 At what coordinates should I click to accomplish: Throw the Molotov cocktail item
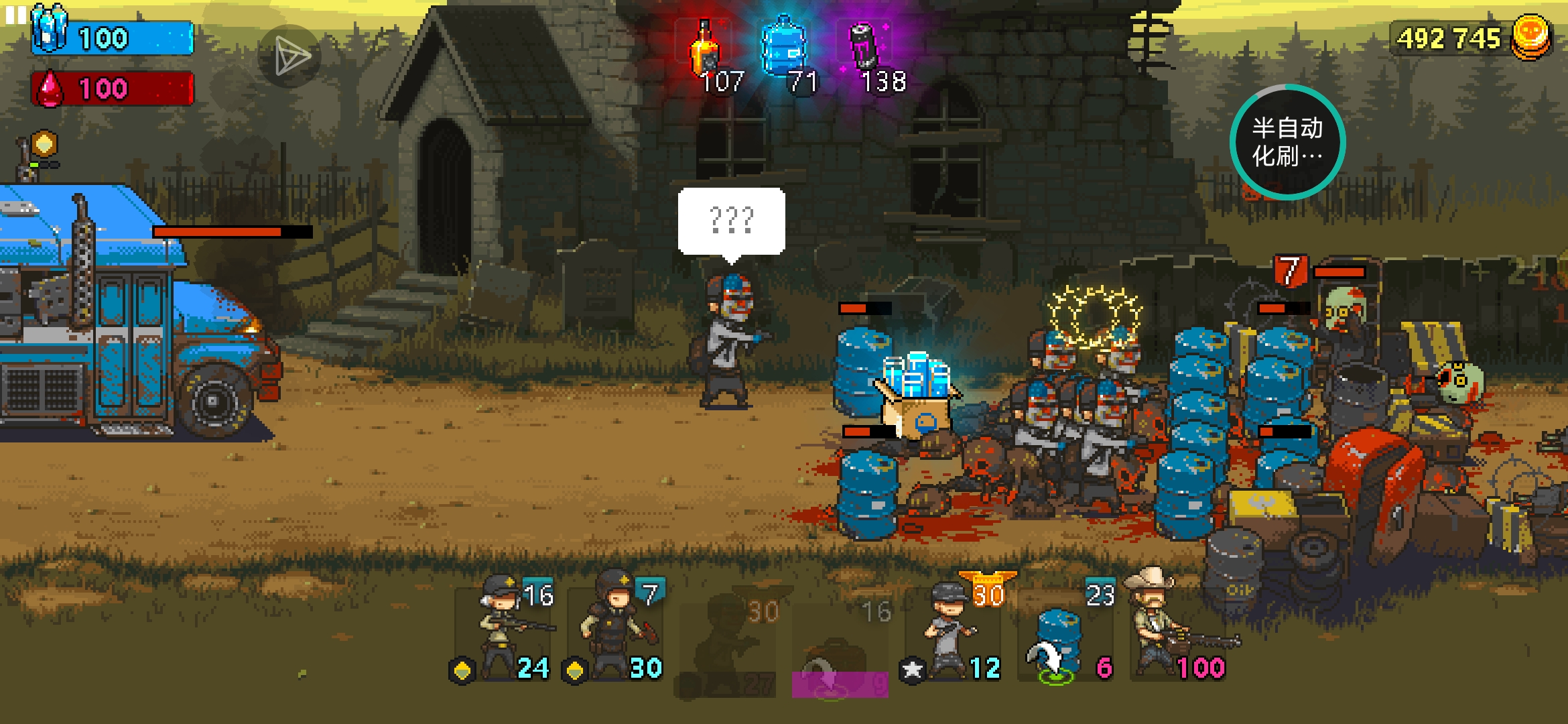click(706, 50)
